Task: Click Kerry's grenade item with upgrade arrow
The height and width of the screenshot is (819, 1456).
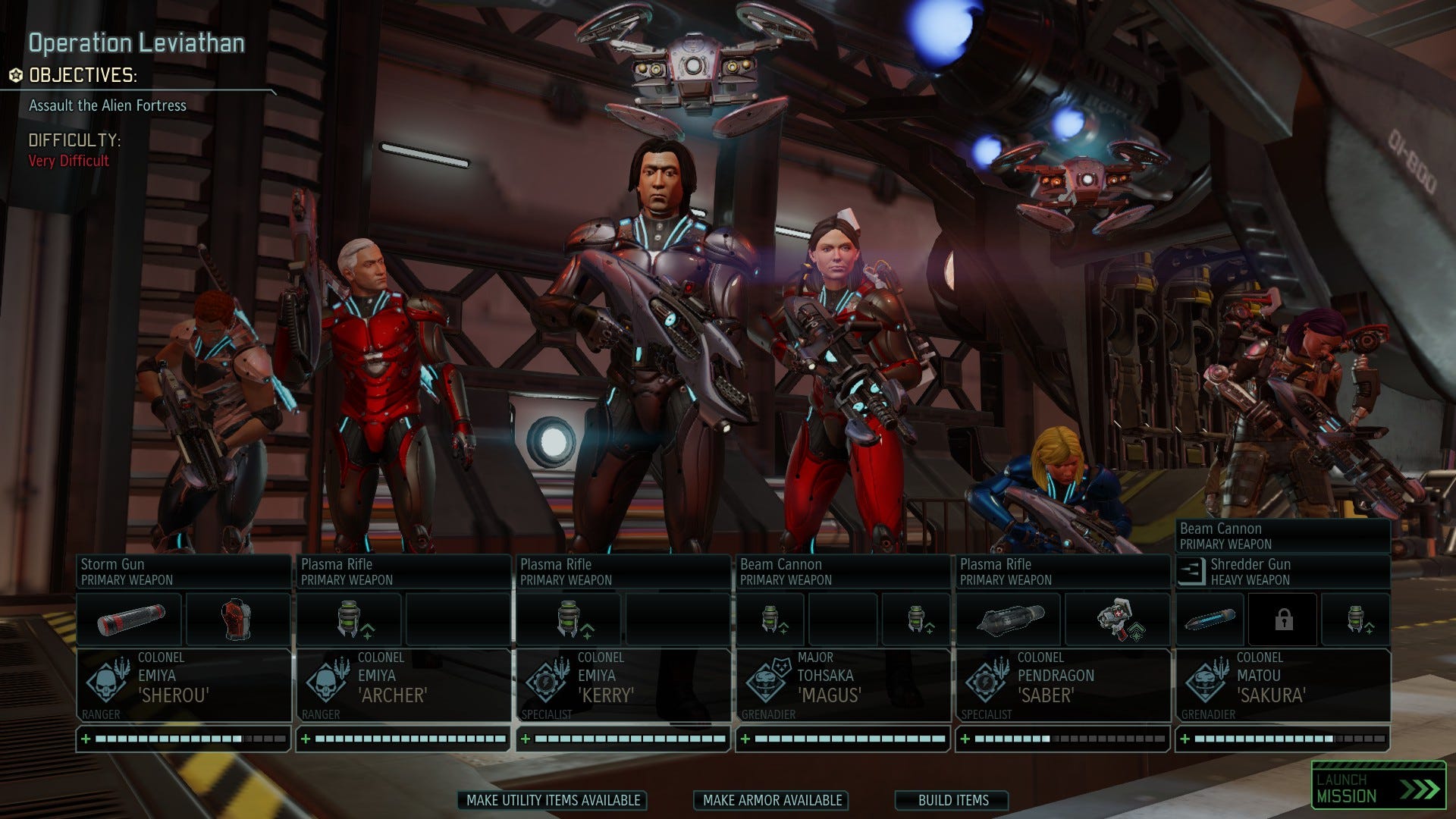Action: click(569, 619)
